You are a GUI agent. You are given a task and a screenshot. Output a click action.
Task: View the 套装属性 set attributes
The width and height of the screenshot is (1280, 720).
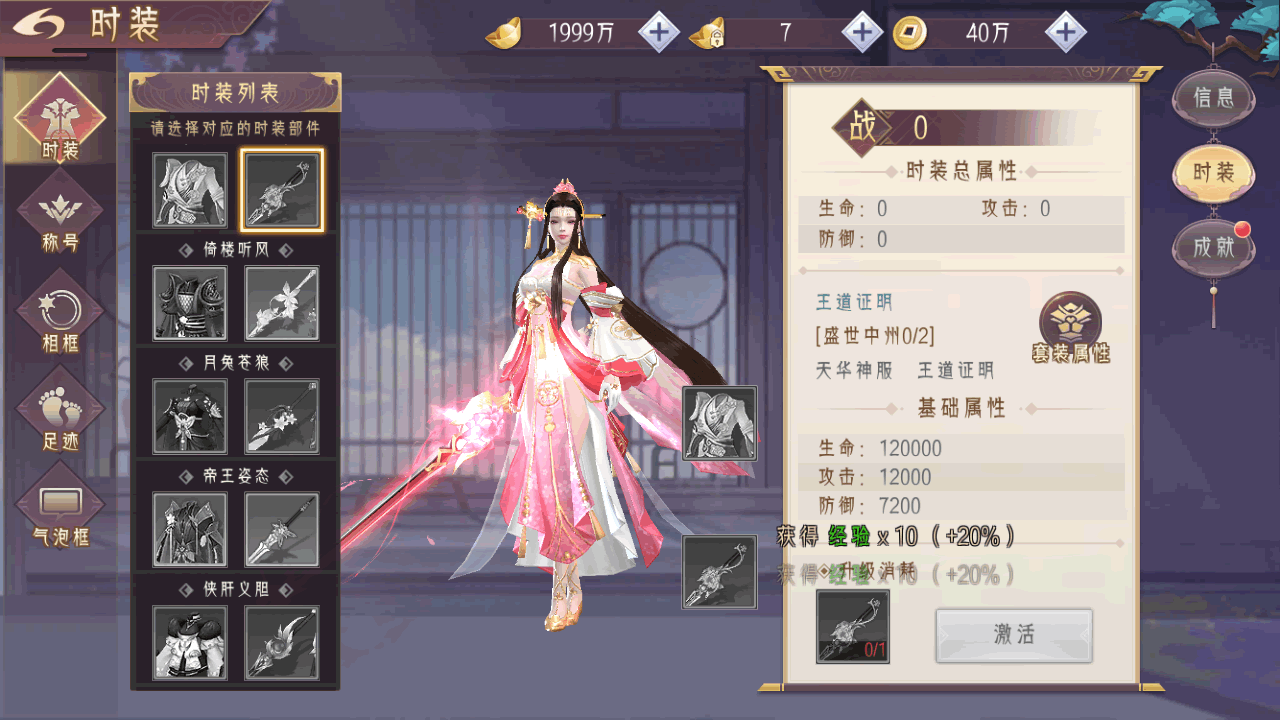click(x=1070, y=327)
